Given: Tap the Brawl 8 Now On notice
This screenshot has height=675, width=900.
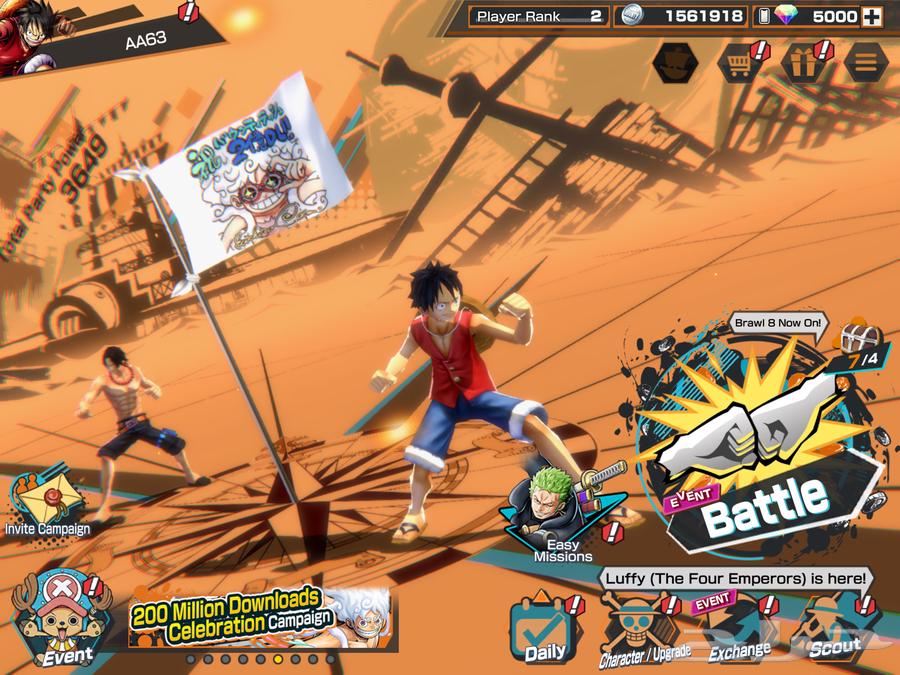Looking at the screenshot, I should pyautogui.click(x=779, y=324).
